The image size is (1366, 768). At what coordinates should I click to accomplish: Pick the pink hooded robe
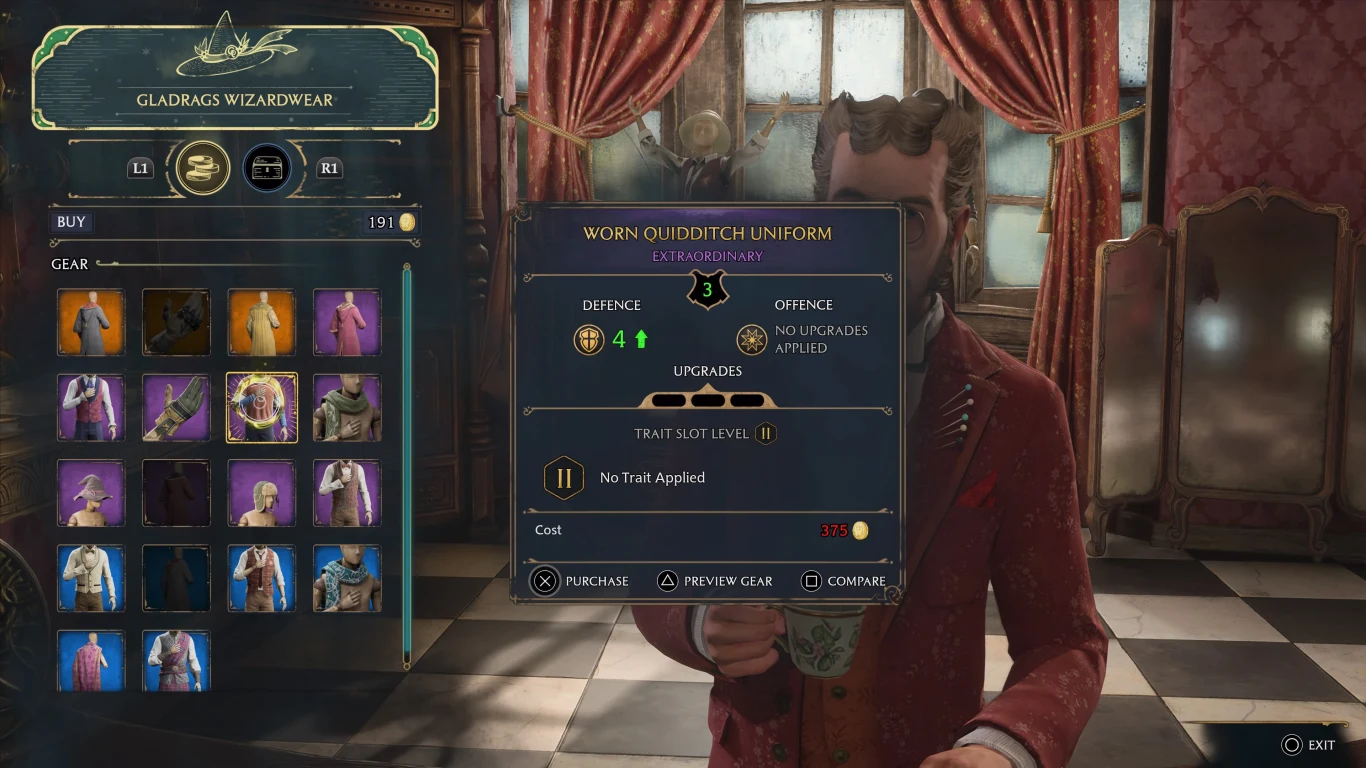click(x=347, y=322)
